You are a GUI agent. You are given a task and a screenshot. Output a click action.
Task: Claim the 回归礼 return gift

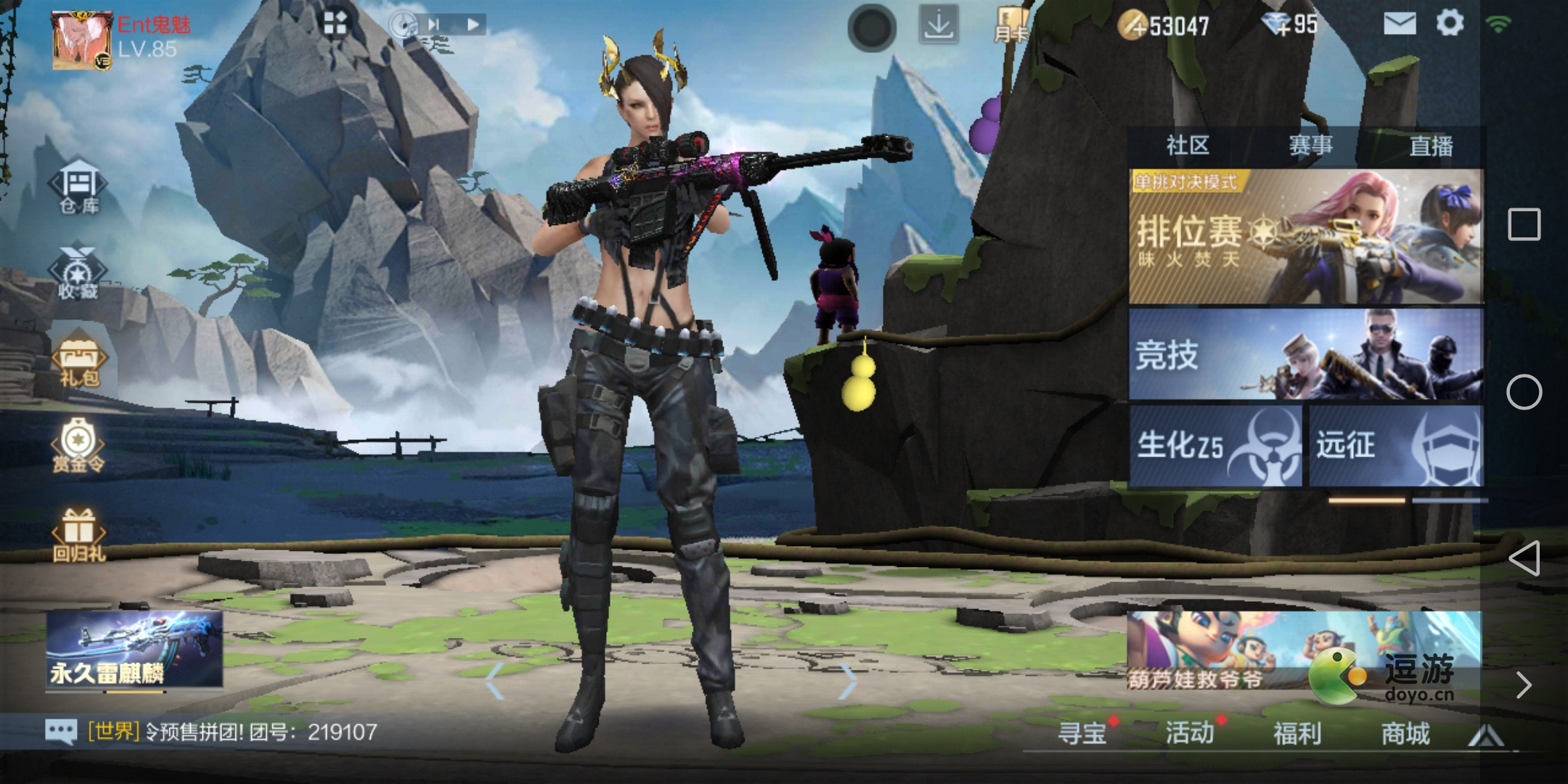coord(78,536)
